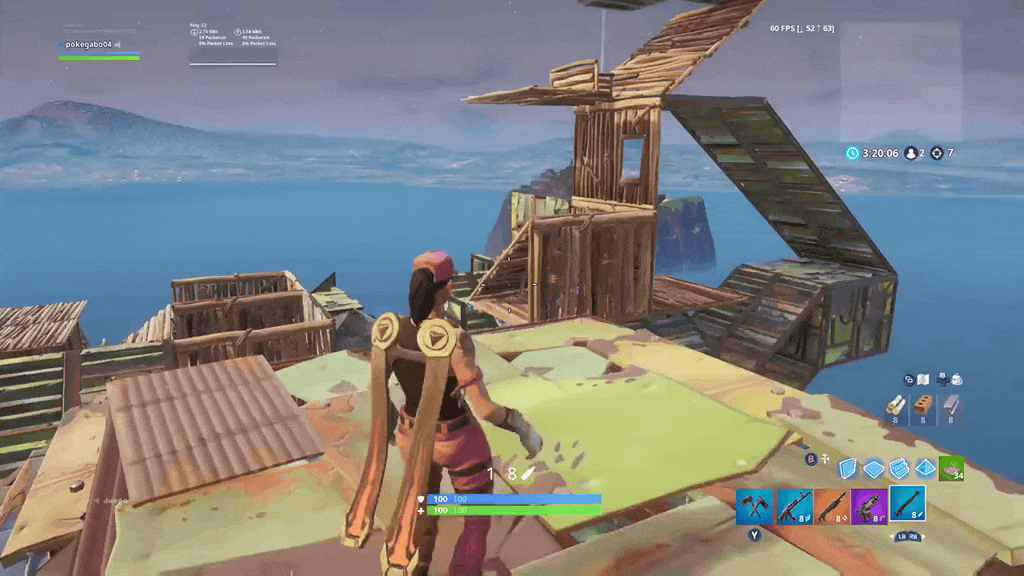Select the metal building material
This screenshot has height=576, width=1024.
tap(951, 406)
